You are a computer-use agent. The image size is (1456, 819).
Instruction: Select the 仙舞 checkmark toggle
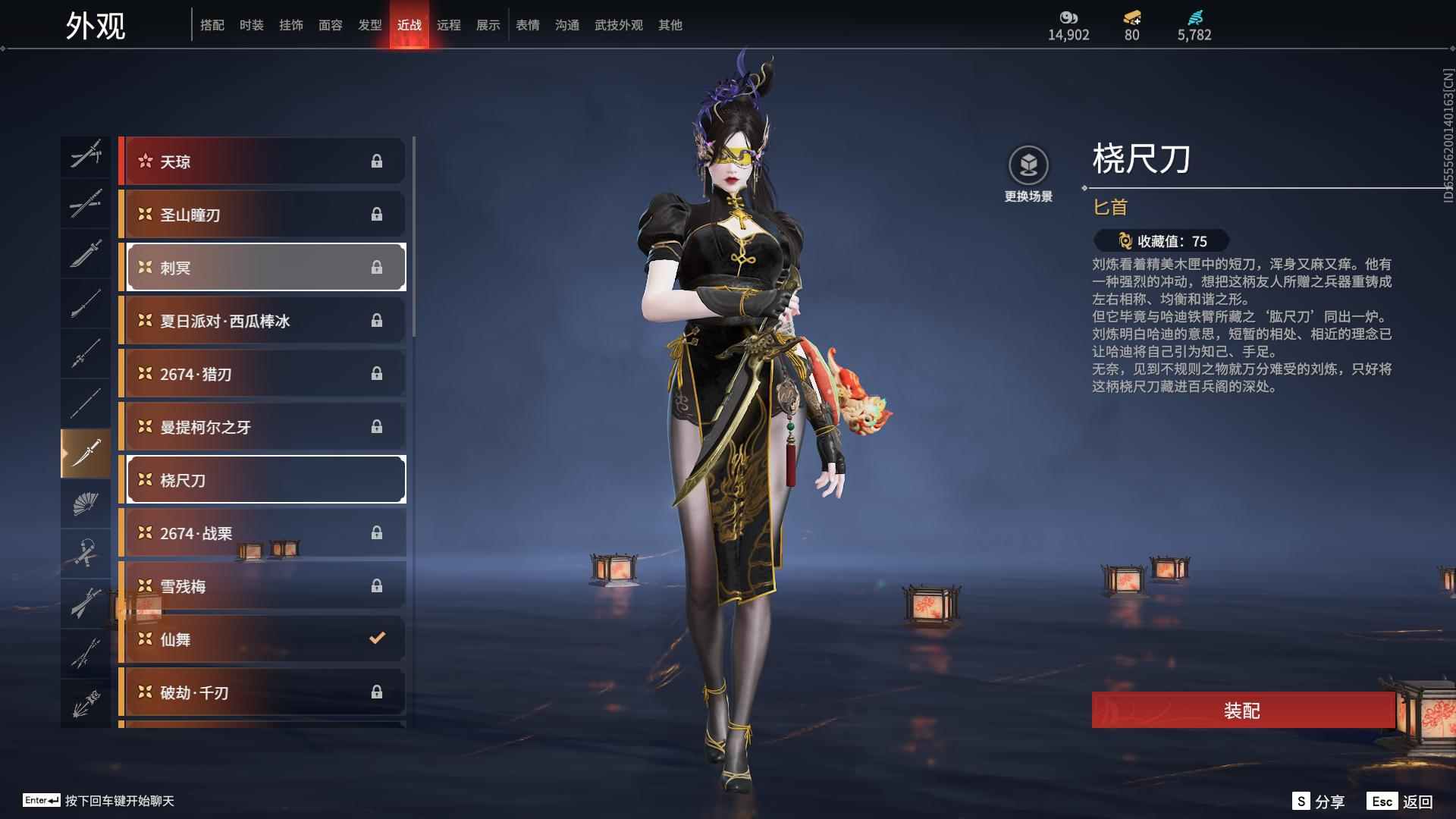(x=376, y=639)
